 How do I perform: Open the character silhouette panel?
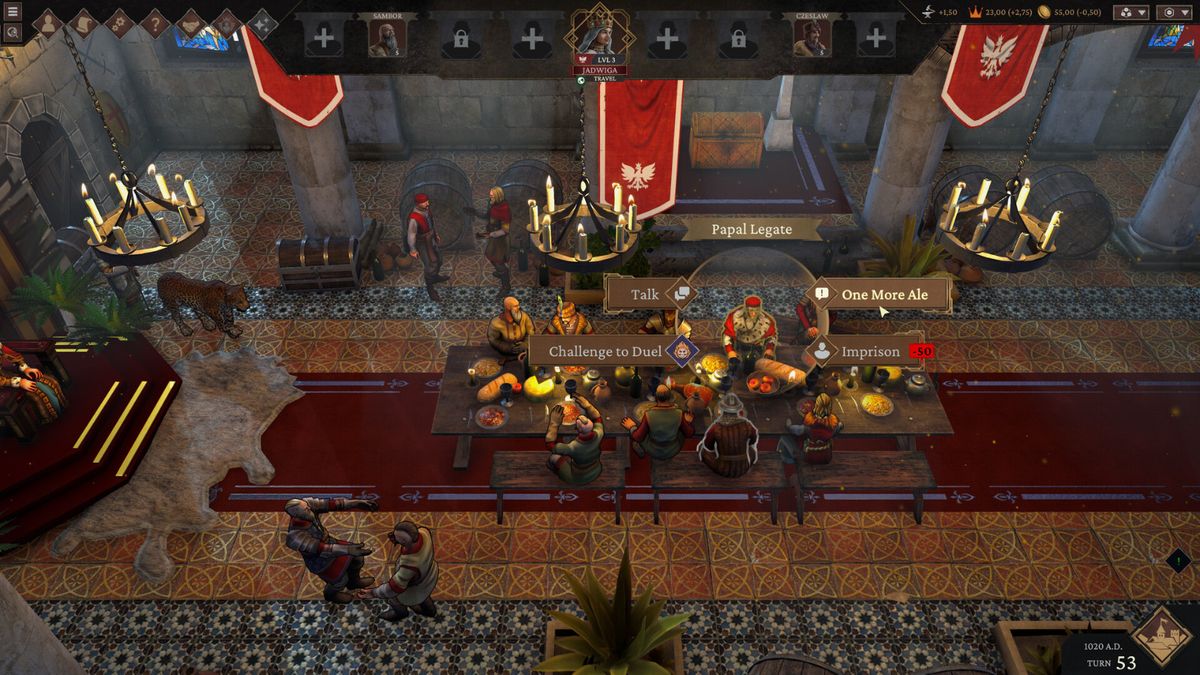tap(47, 23)
